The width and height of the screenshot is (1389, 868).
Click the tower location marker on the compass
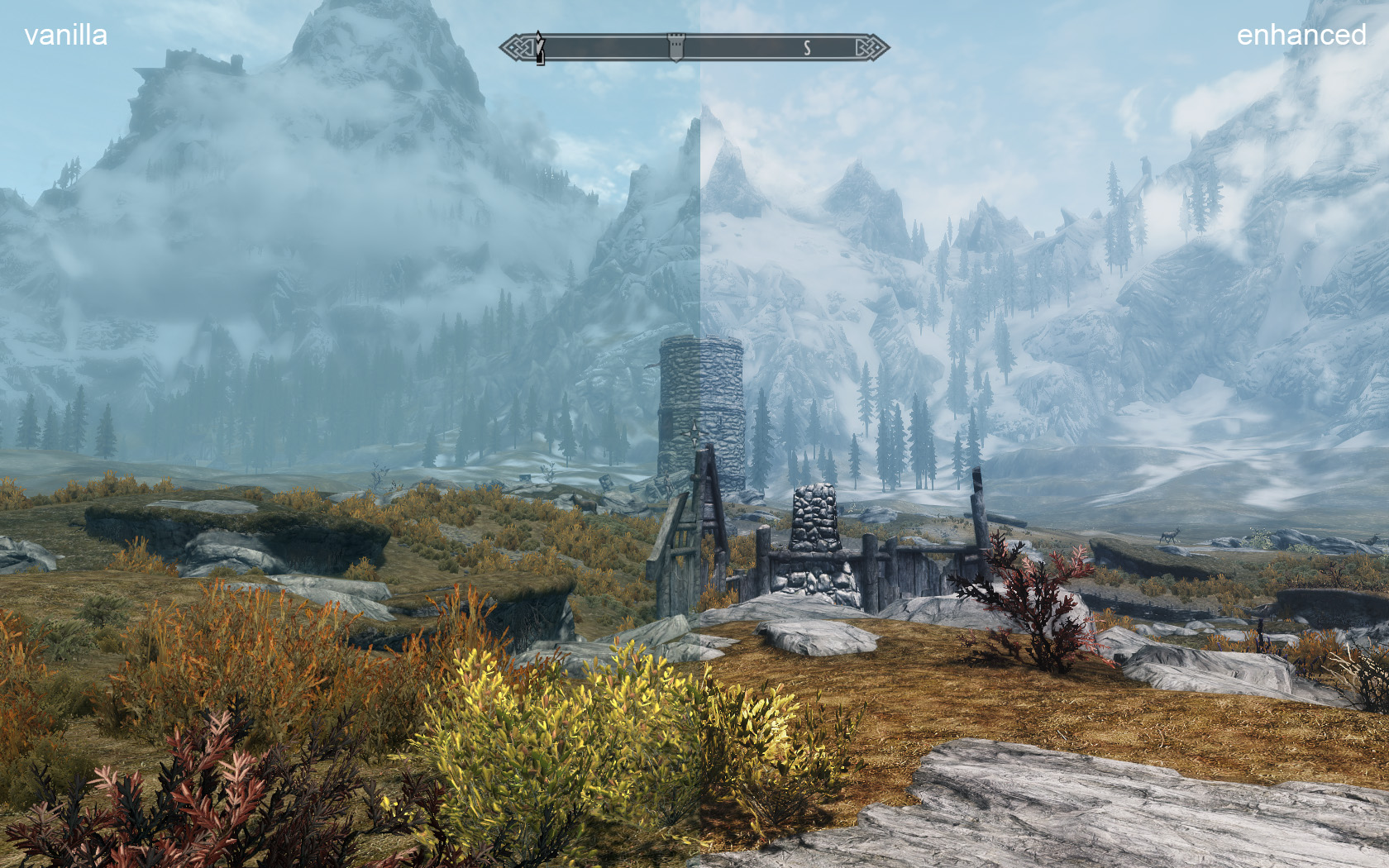click(675, 47)
